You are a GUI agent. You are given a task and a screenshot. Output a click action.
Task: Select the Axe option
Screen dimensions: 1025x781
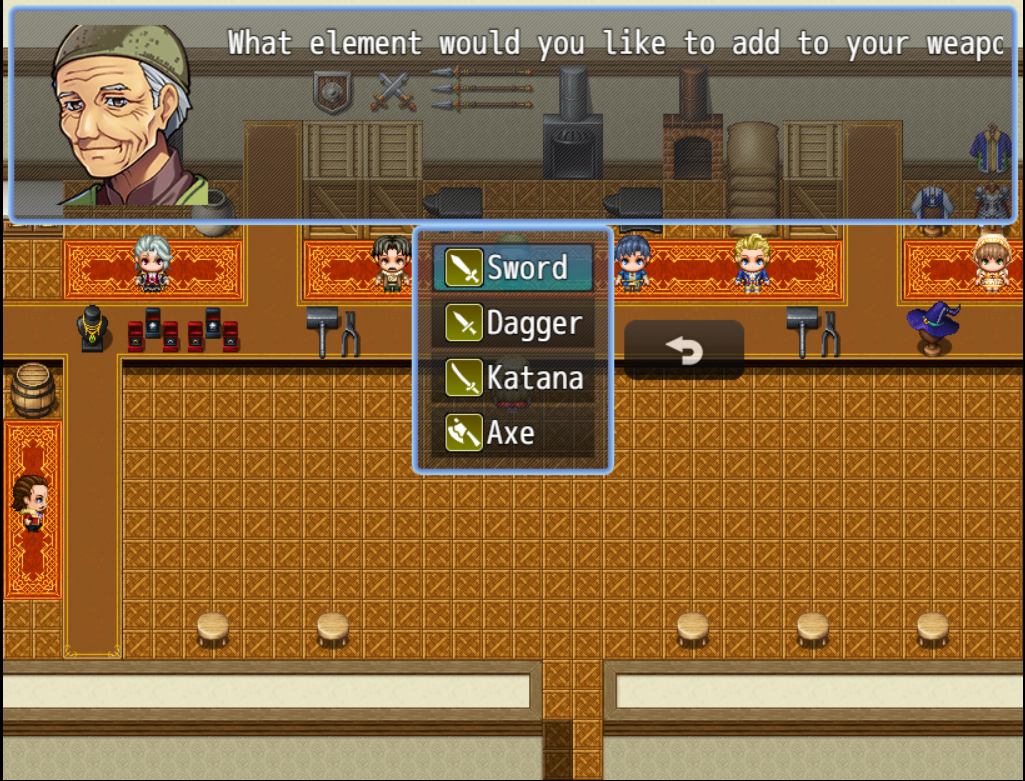click(512, 433)
